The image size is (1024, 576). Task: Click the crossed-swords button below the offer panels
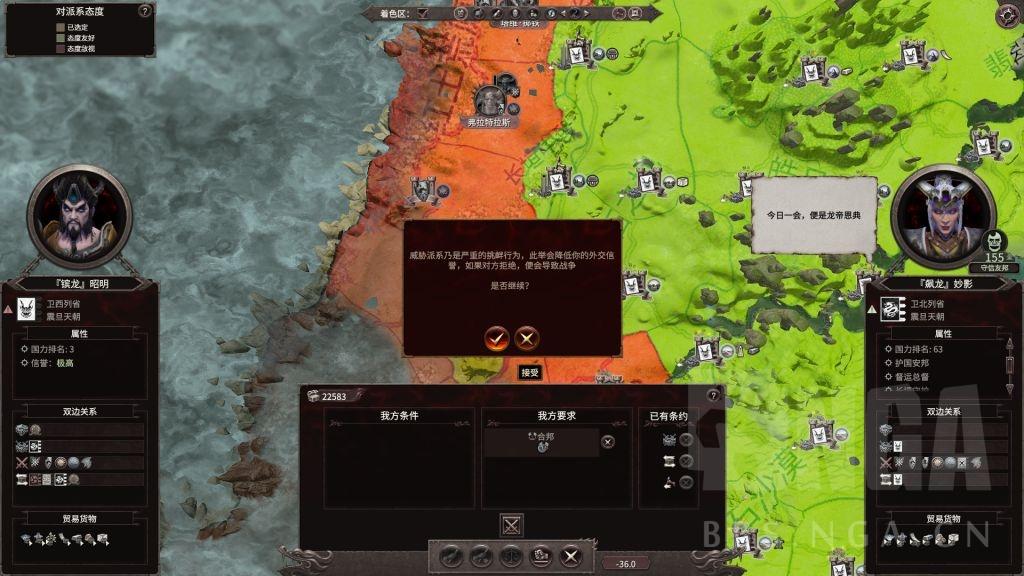click(511, 524)
